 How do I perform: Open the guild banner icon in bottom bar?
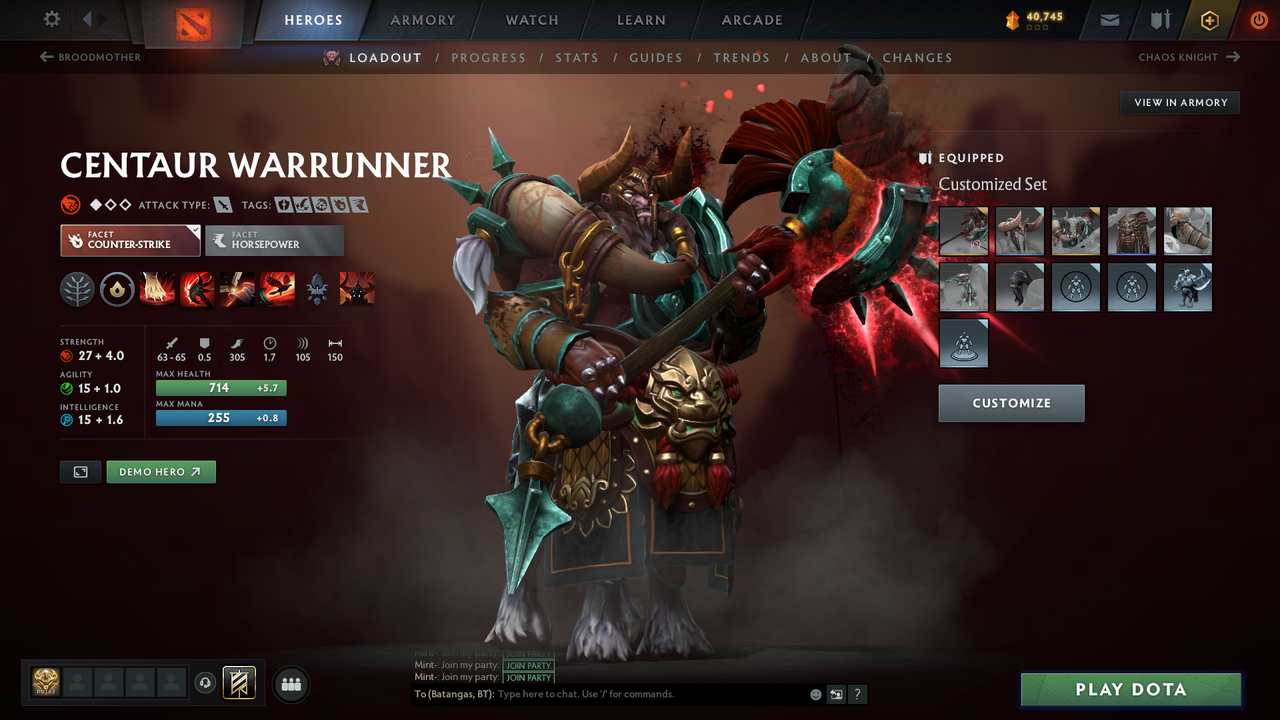pyautogui.click(x=238, y=683)
